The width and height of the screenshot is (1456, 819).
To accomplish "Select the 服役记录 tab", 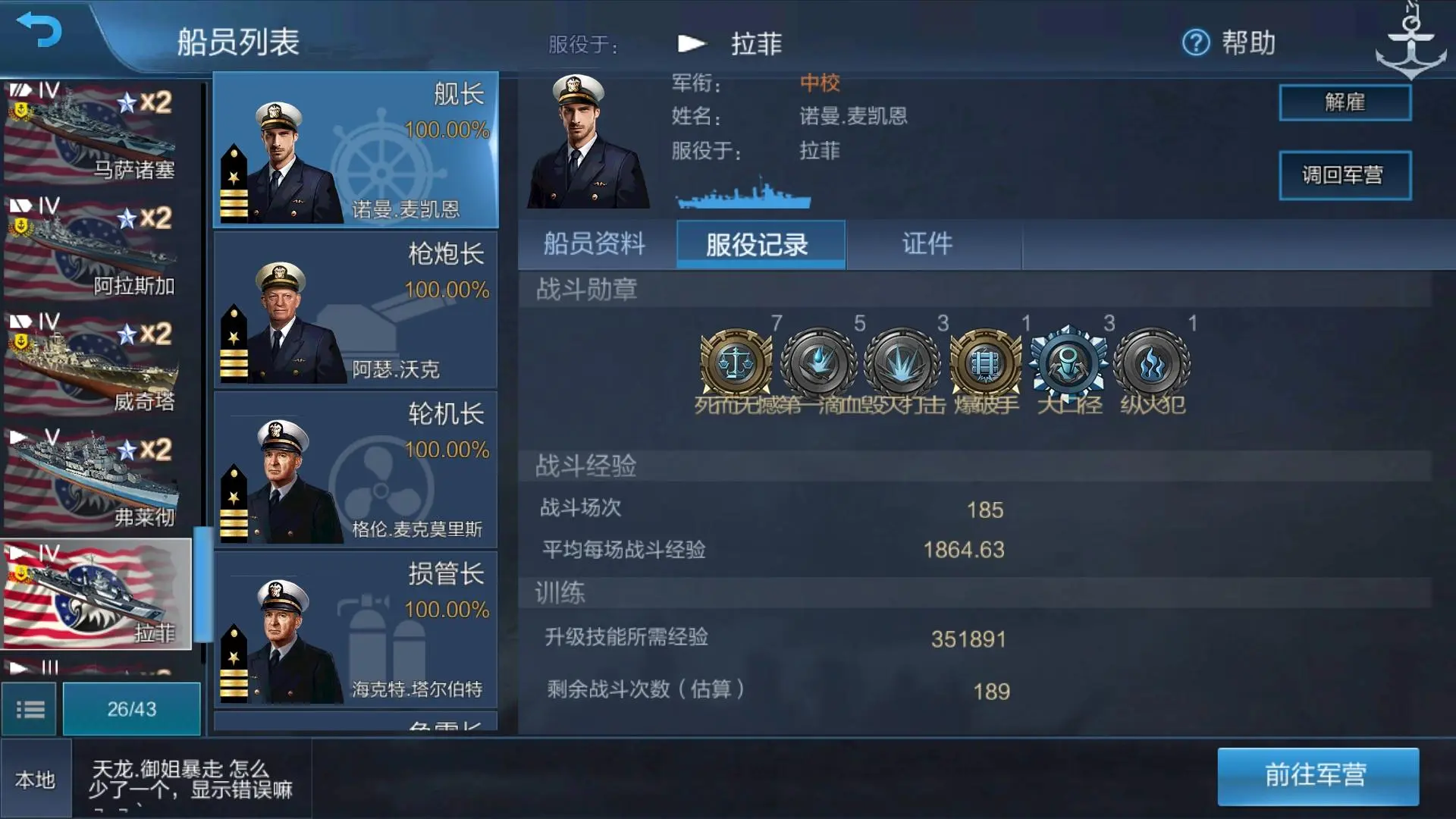I will [761, 244].
